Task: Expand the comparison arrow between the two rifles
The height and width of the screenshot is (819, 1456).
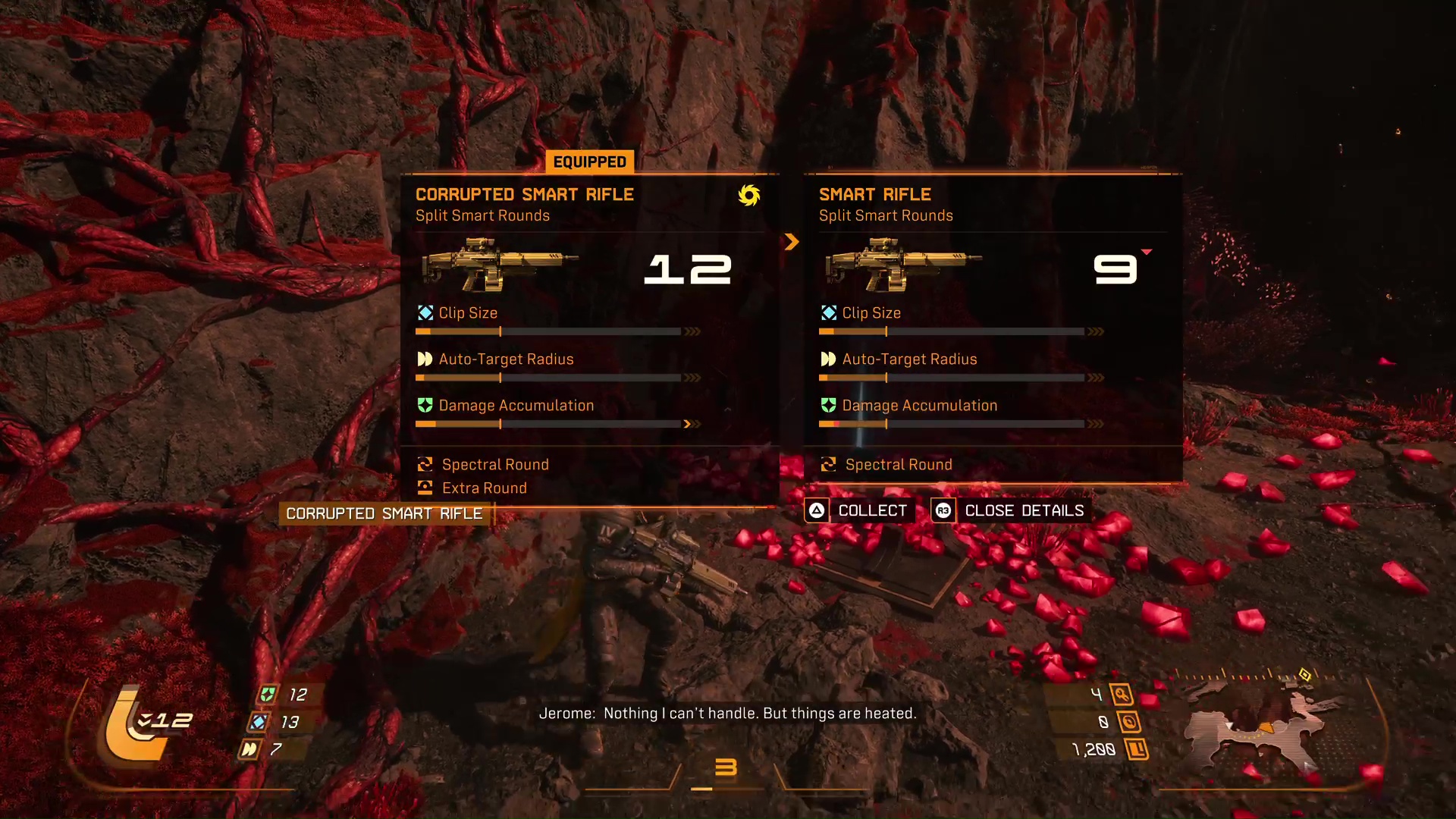Action: click(792, 242)
